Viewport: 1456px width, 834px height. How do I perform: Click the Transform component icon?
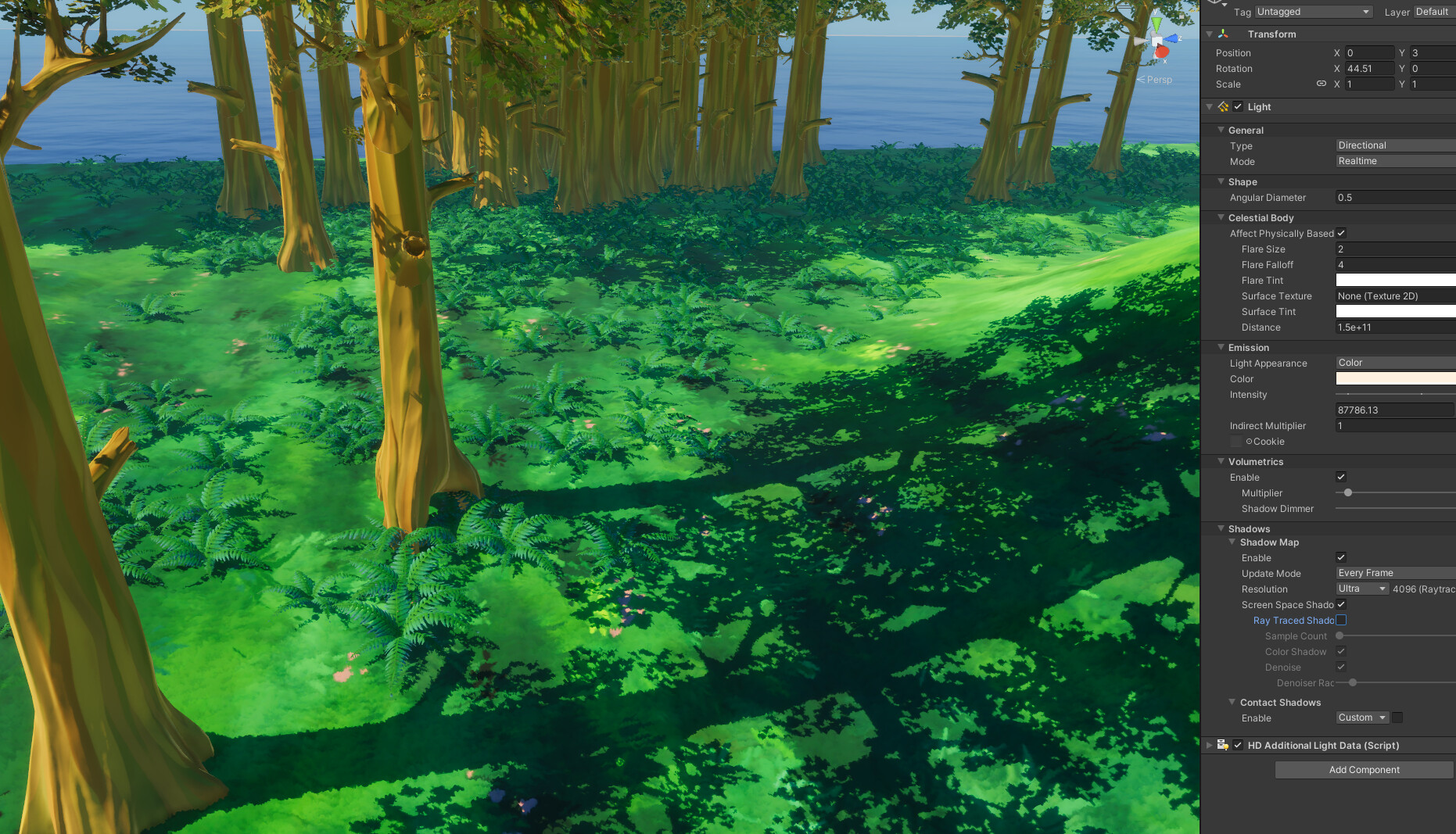pos(1222,34)
